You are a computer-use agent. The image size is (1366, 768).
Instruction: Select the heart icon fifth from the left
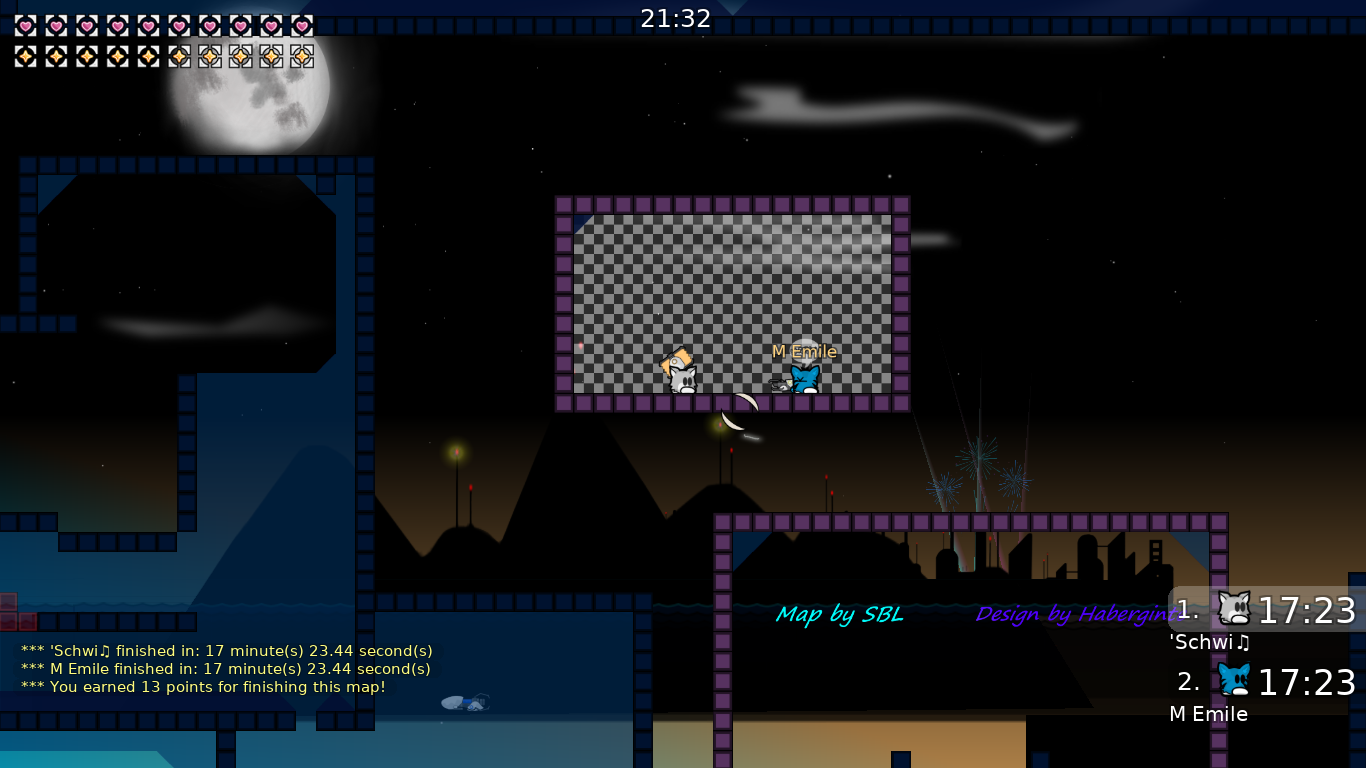click(x=146, y=27)
